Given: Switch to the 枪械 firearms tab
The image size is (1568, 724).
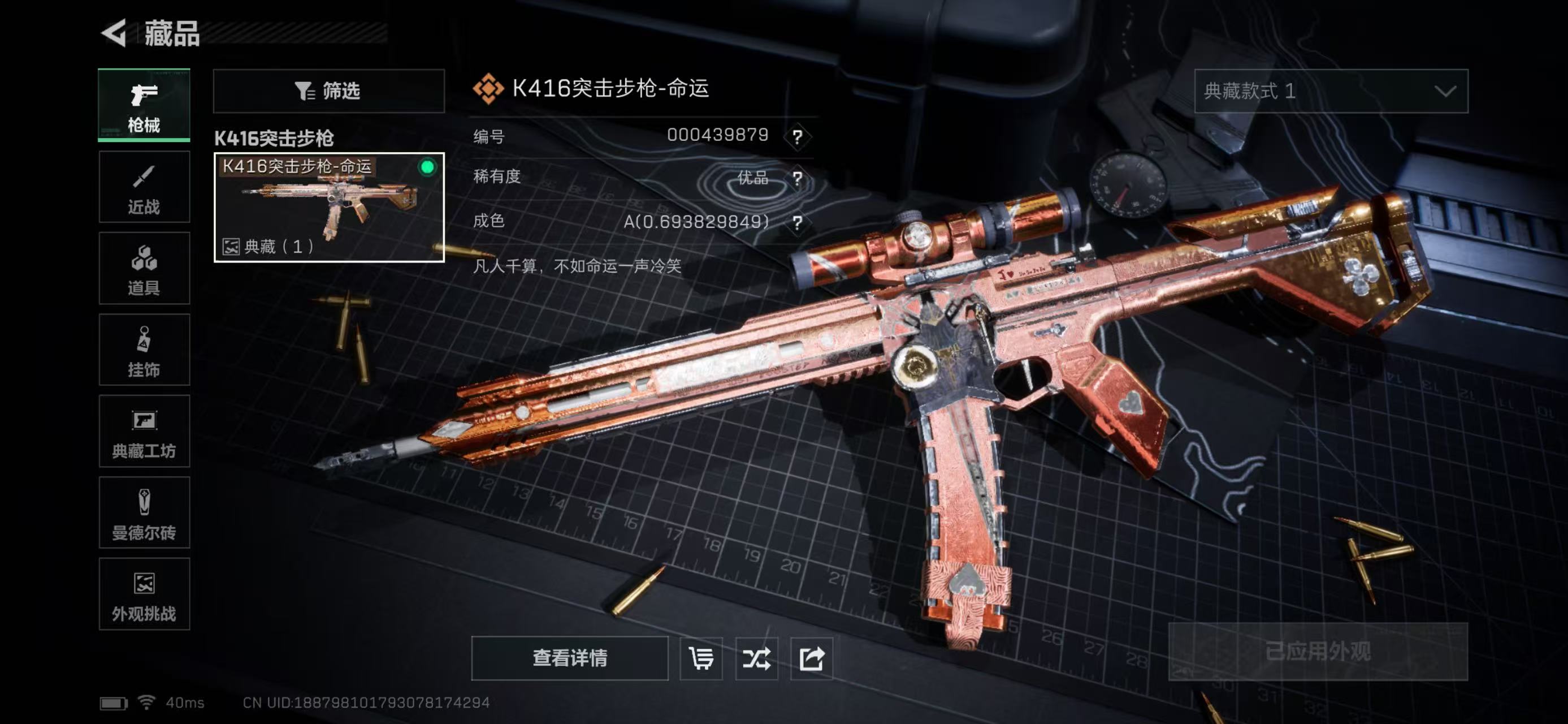Looking at the screenshot, I should point(144,105).
